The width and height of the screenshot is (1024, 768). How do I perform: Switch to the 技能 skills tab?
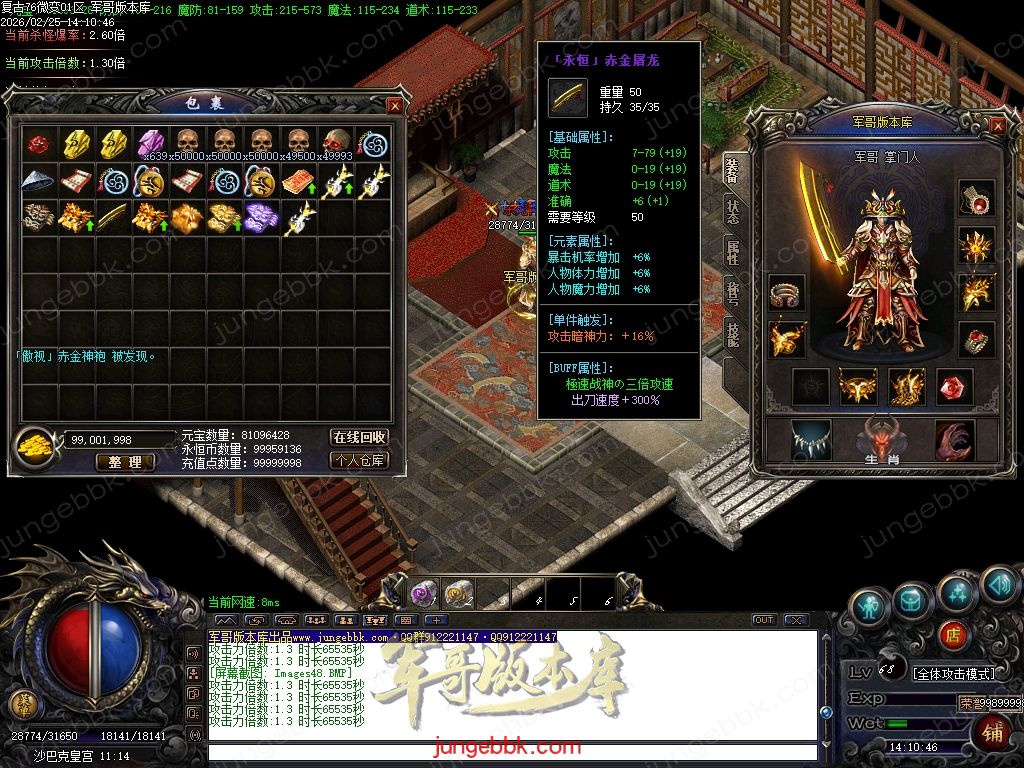tap(732, 335)
